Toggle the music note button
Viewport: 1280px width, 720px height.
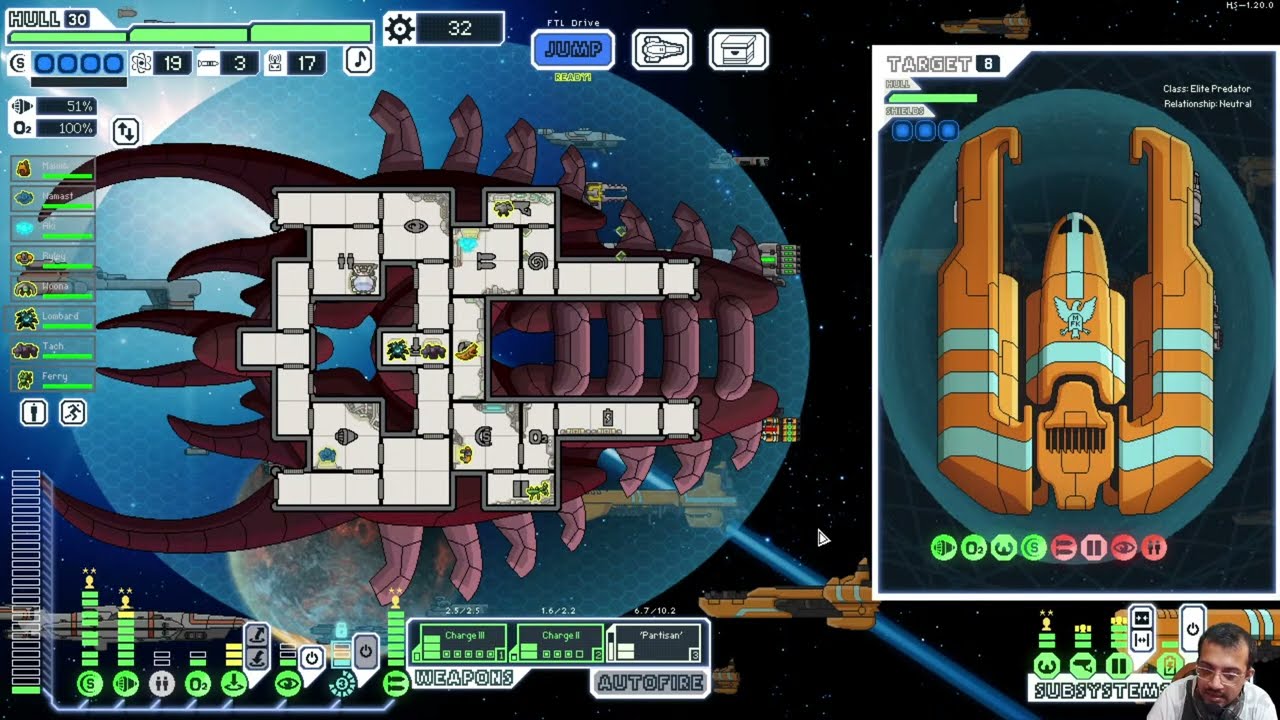[359, 60]
